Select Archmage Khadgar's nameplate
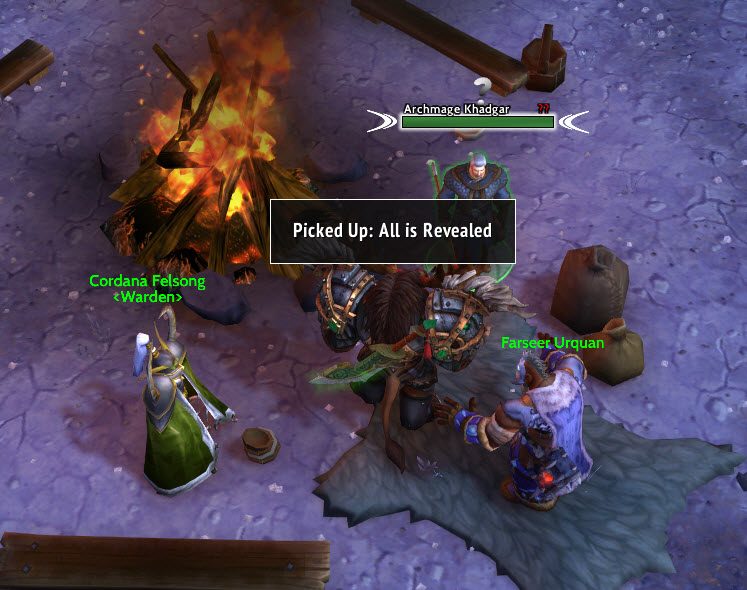The width and height of the screenshot is (747, 590). pyautogui.click(x=477, y=121)
